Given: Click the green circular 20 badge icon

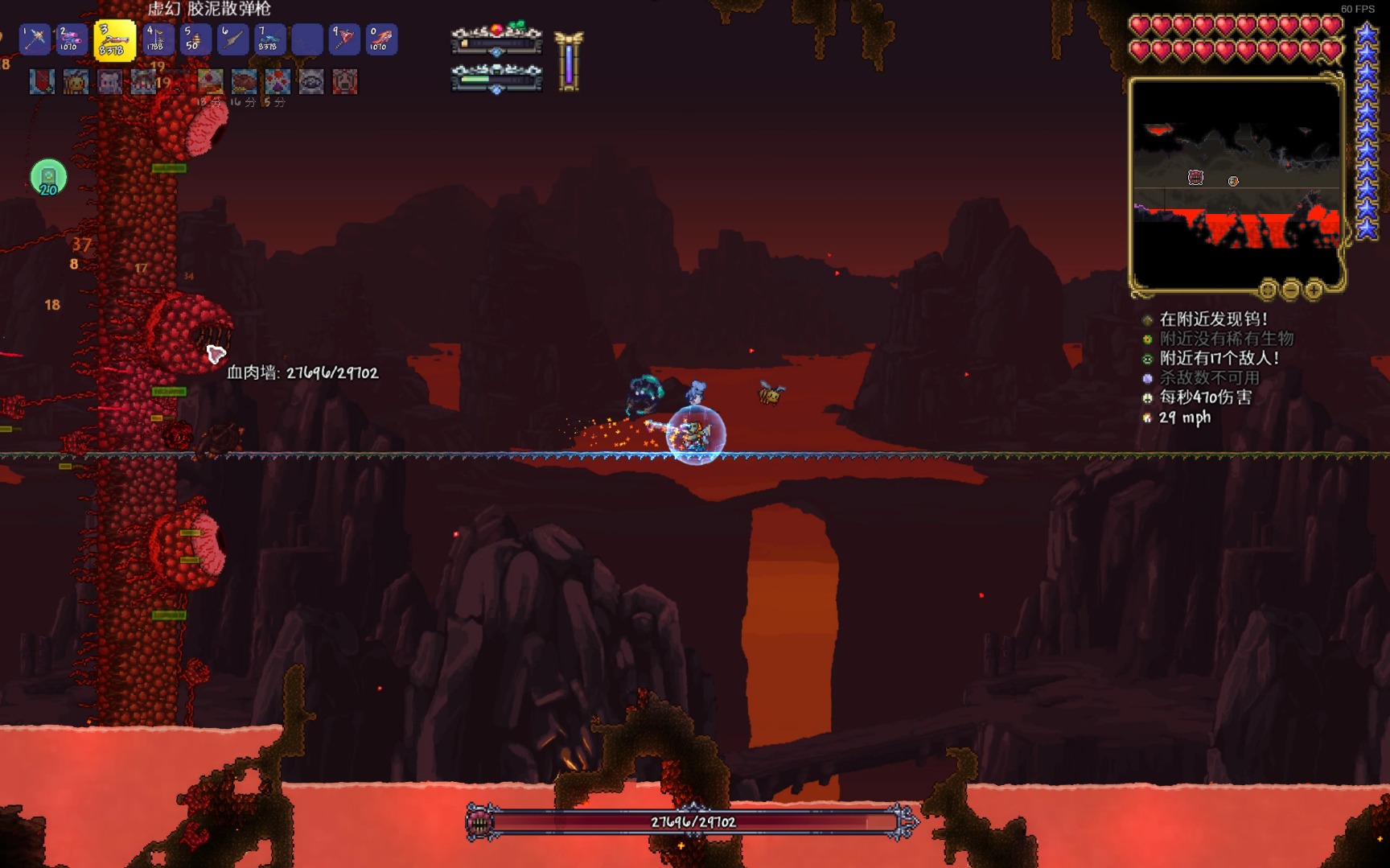Looking at the screenshot, I should pyautogui.click(x=48, y=177).
